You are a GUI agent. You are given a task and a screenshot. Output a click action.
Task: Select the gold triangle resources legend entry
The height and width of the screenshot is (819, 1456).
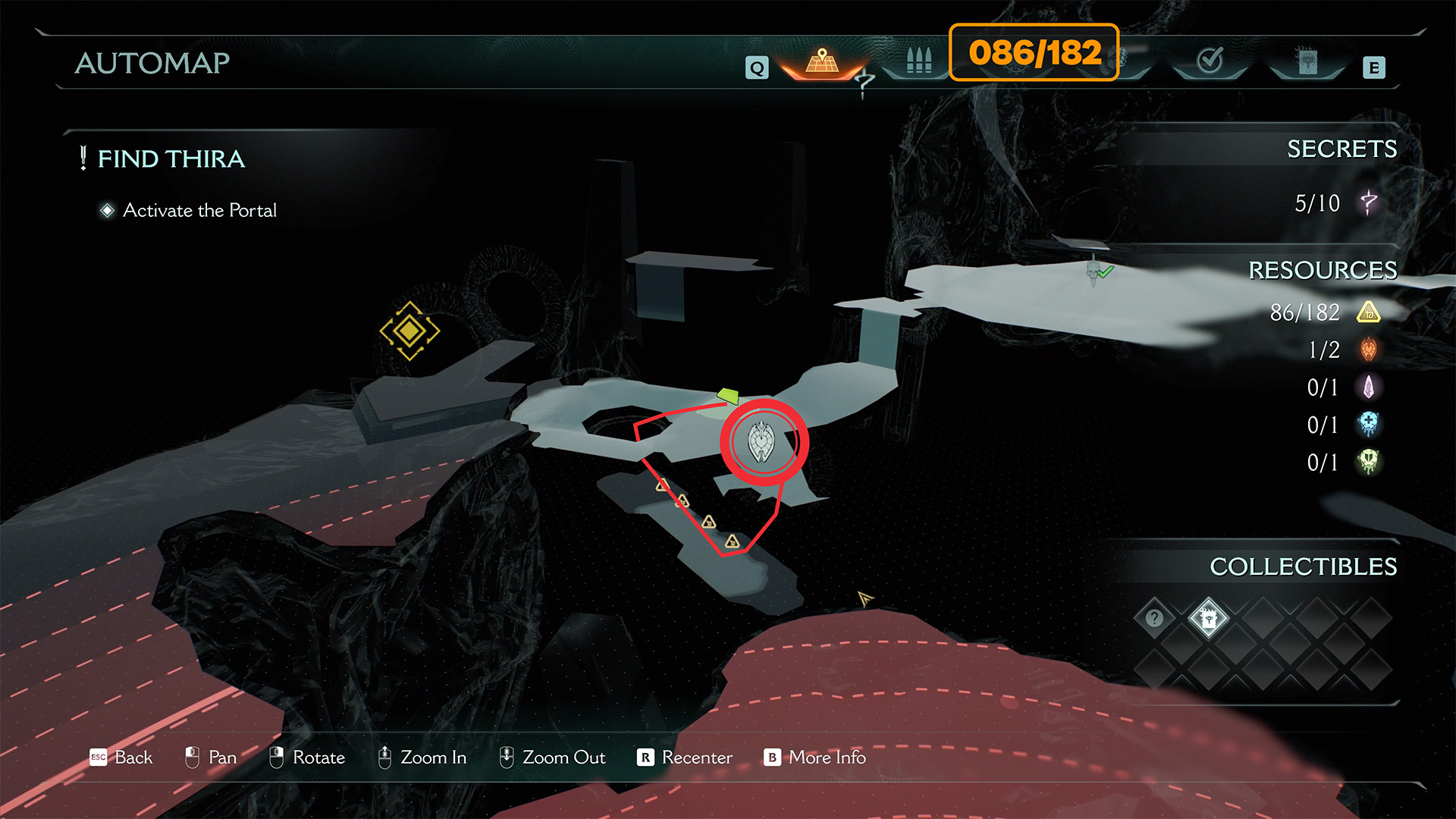pos(1368,312)
